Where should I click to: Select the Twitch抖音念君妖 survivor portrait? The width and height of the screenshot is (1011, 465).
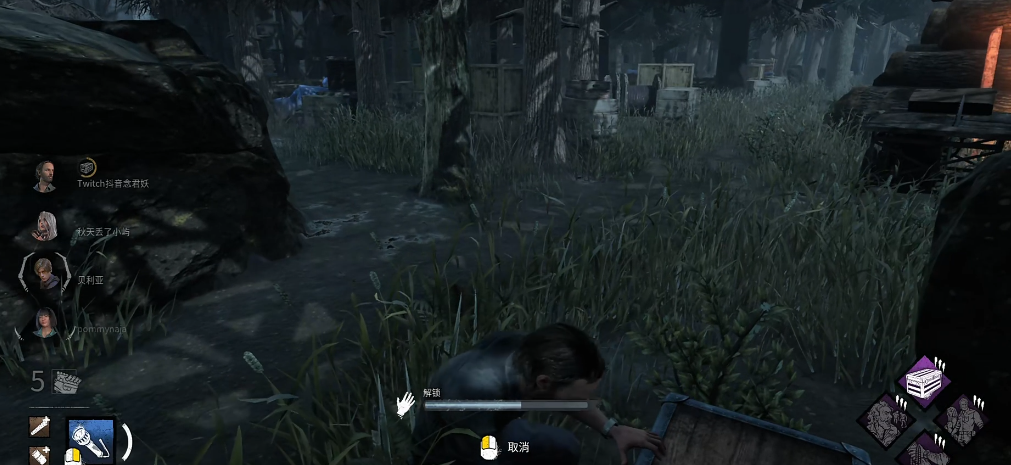click(44, 176)
